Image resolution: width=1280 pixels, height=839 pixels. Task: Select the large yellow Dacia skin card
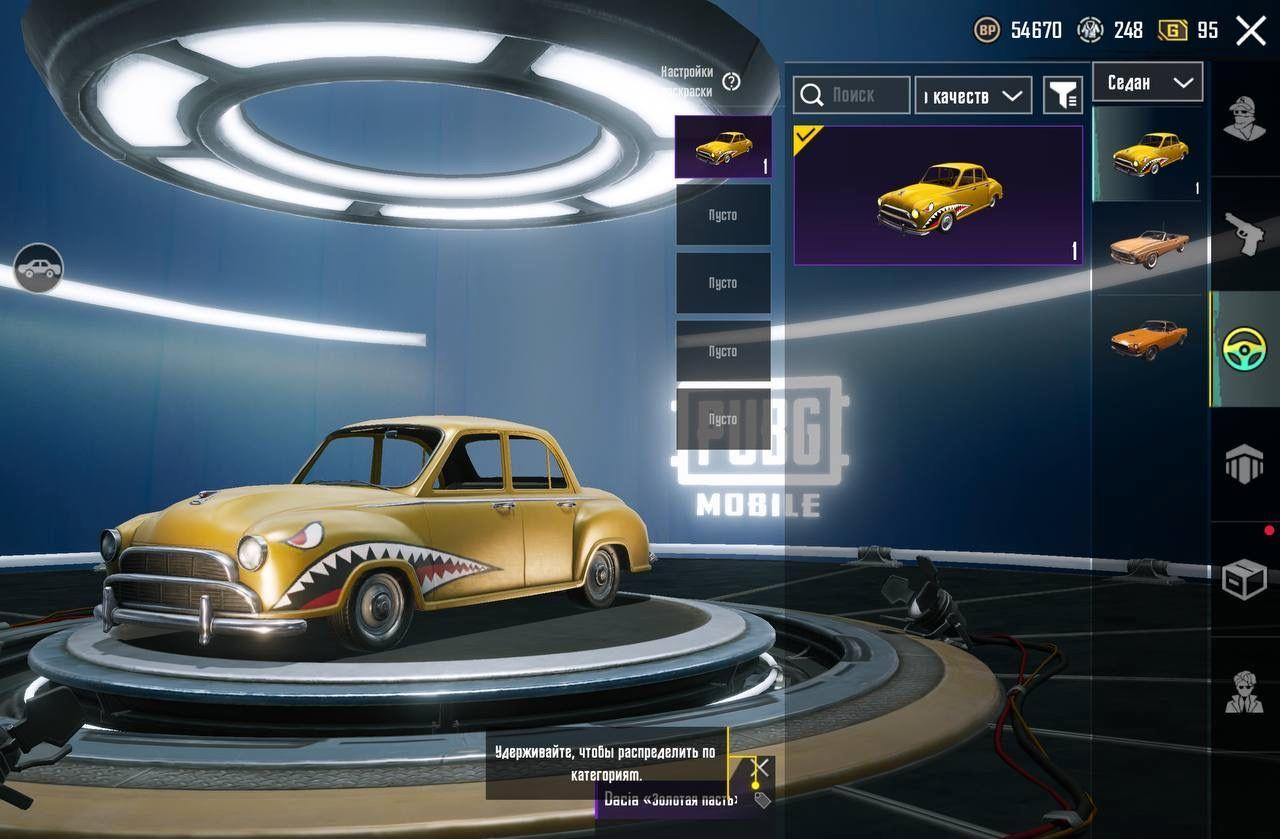pyautogui.click(x=938, y=196)
